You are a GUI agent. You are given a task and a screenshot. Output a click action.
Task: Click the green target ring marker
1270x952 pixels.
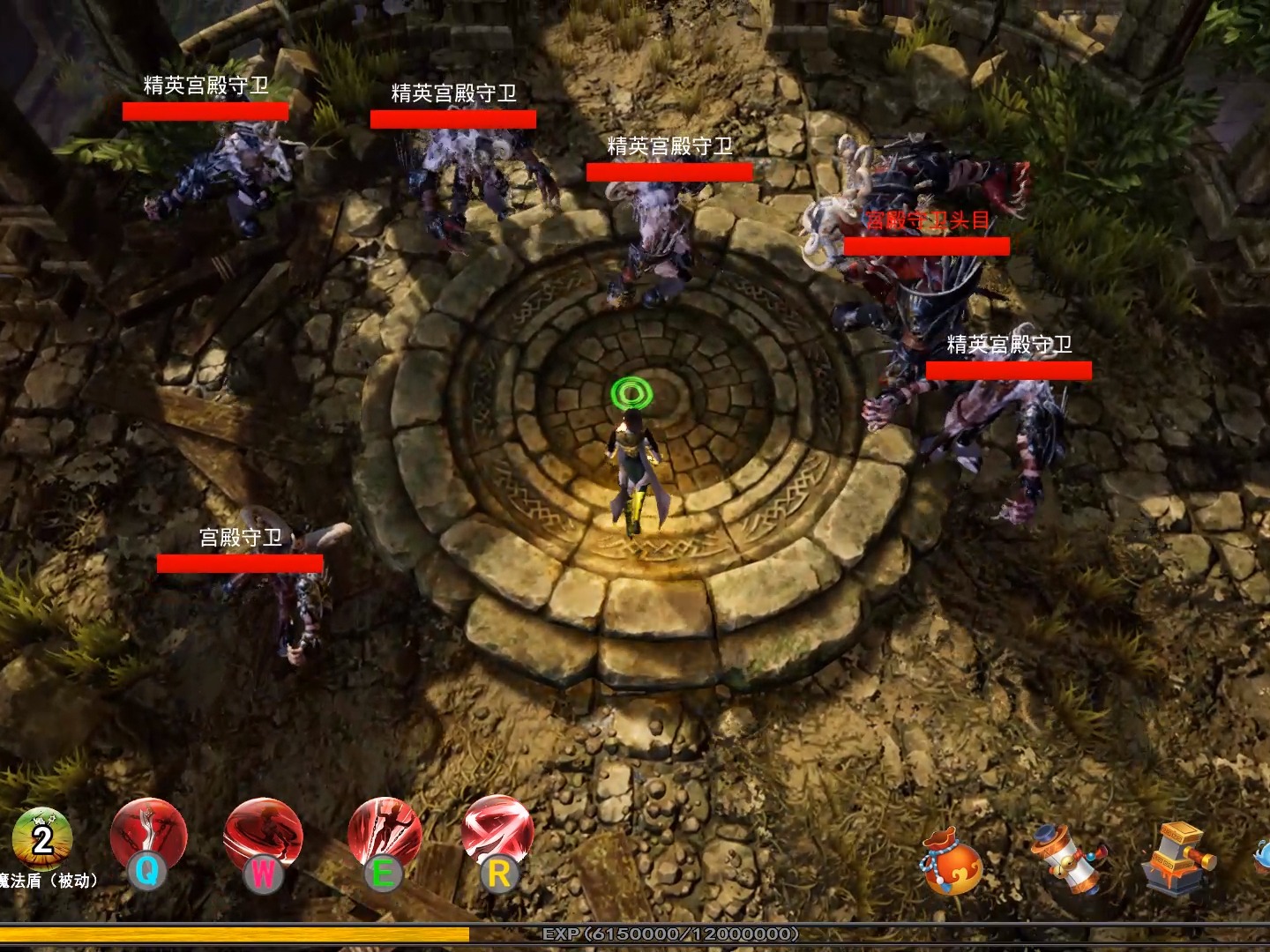pyautogui.click(x=631, y=390)
